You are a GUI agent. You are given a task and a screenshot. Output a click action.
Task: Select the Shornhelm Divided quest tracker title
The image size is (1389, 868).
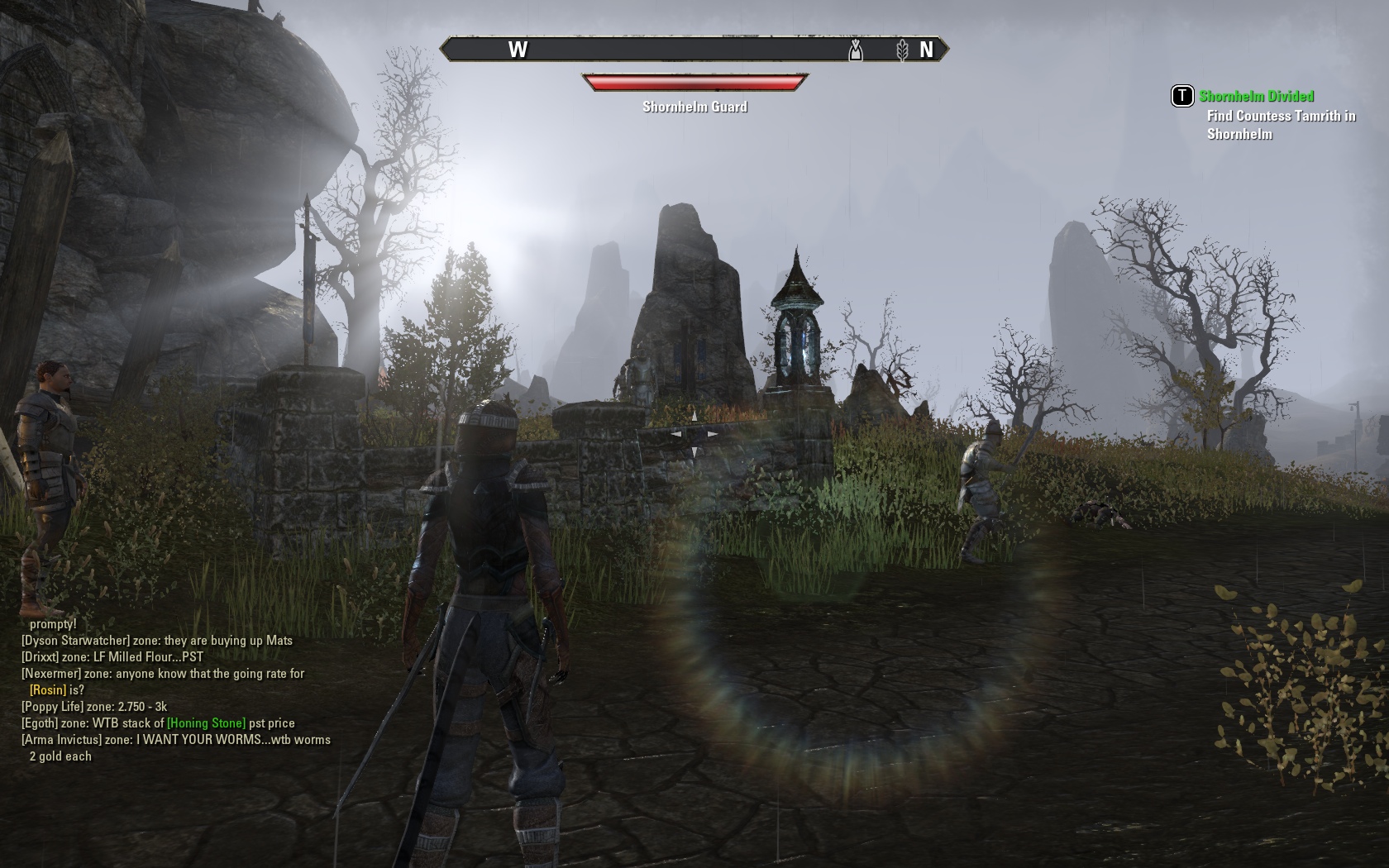(x=1256, y=96)
